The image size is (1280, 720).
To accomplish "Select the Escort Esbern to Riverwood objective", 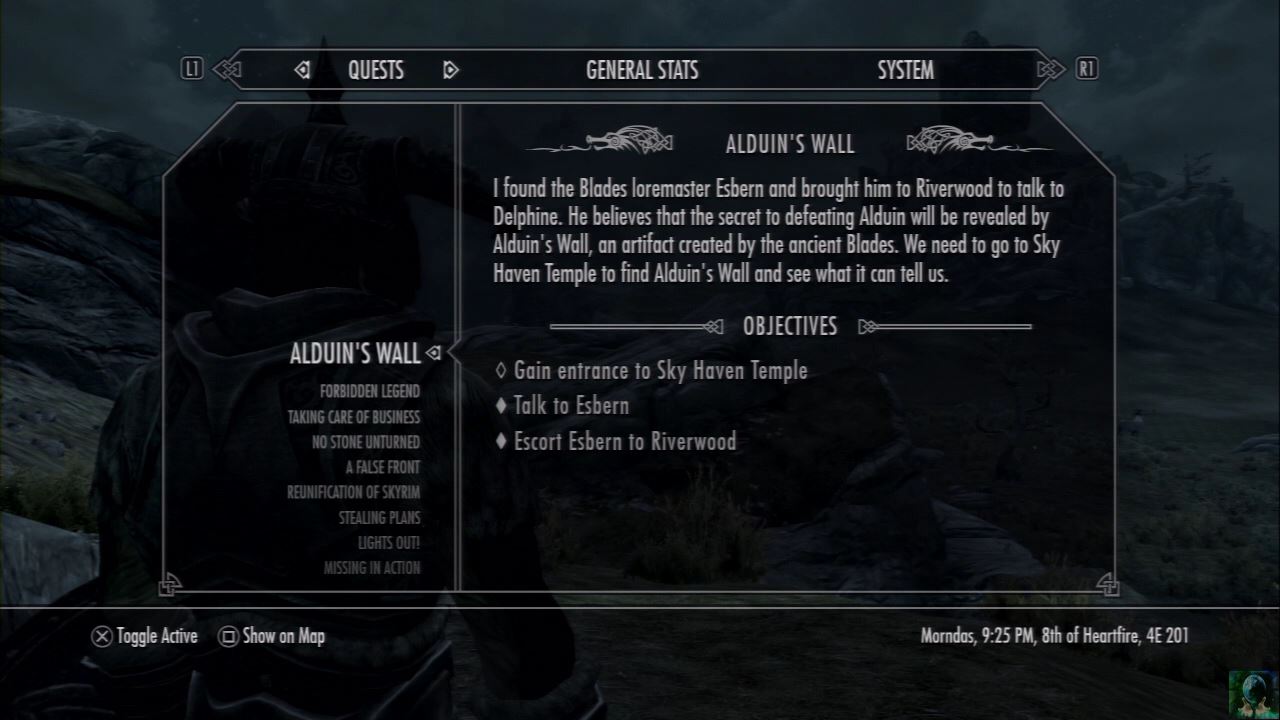I will [x=625, y=441].
